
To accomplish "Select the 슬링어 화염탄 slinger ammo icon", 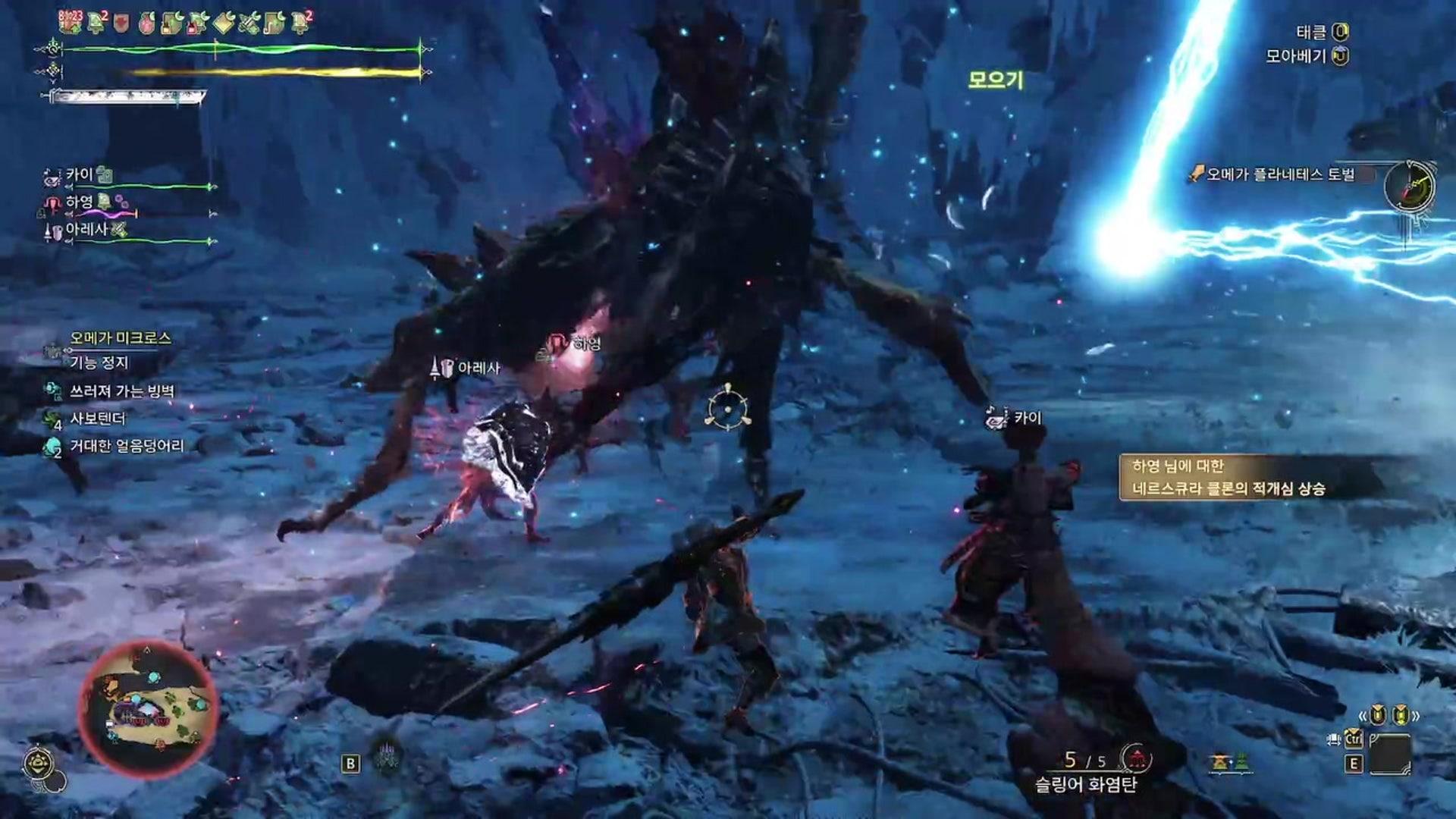I will click(x=1136, y=758).
